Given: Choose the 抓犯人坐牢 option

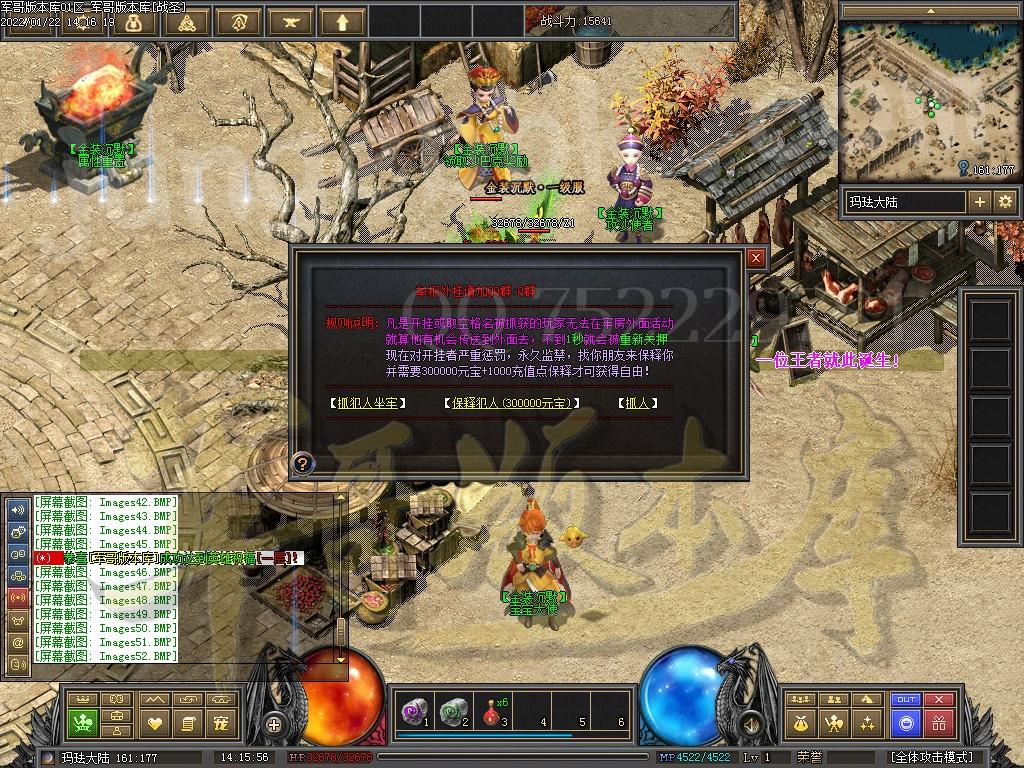Looking at the screenshot, I should (369, 403).
